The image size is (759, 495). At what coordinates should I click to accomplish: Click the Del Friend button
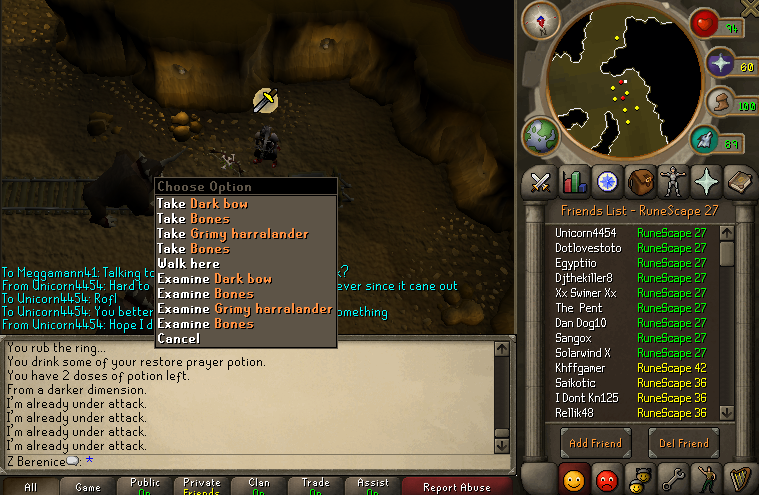click(684, 443)
